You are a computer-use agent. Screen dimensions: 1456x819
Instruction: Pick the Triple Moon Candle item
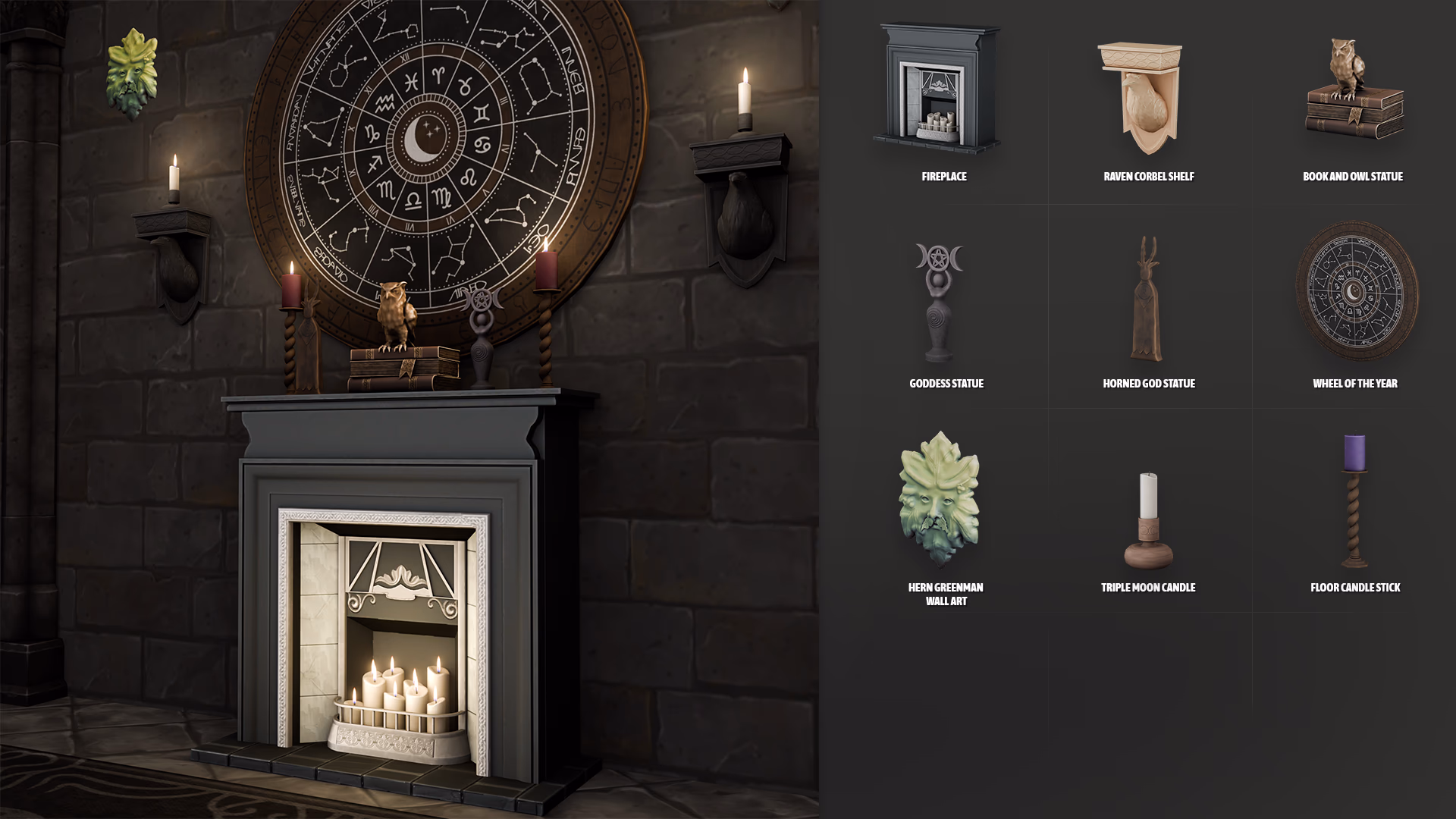pyautogui.click(x=1148, y=520)
